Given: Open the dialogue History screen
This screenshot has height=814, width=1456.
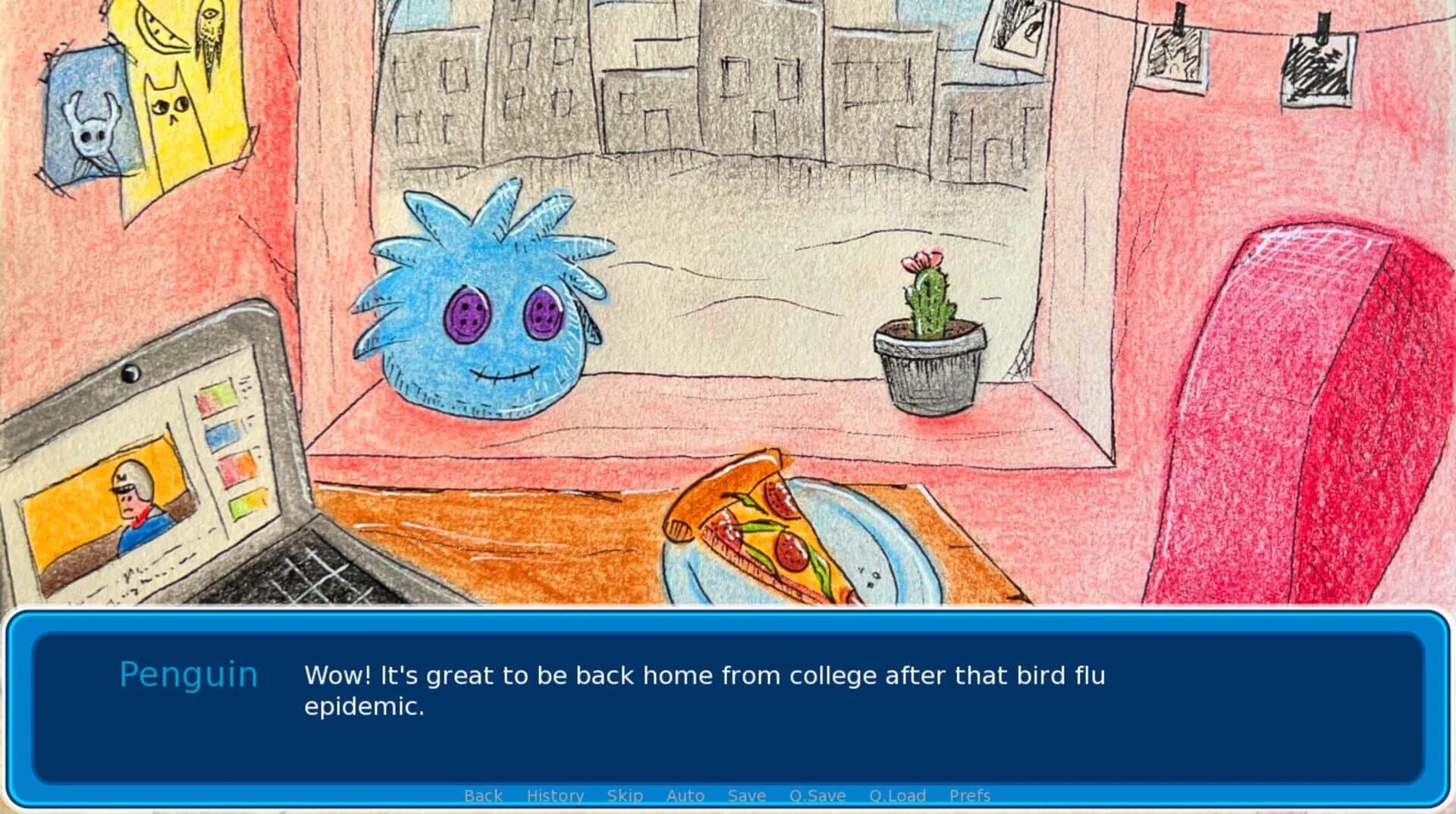Looking at the screenshot, I should pyautogui.click(x=554, y=795).
